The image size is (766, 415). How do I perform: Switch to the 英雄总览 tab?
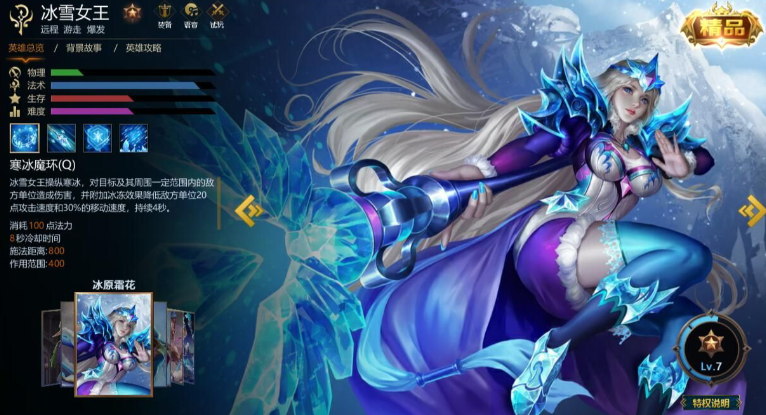click(x=27, y=48)
